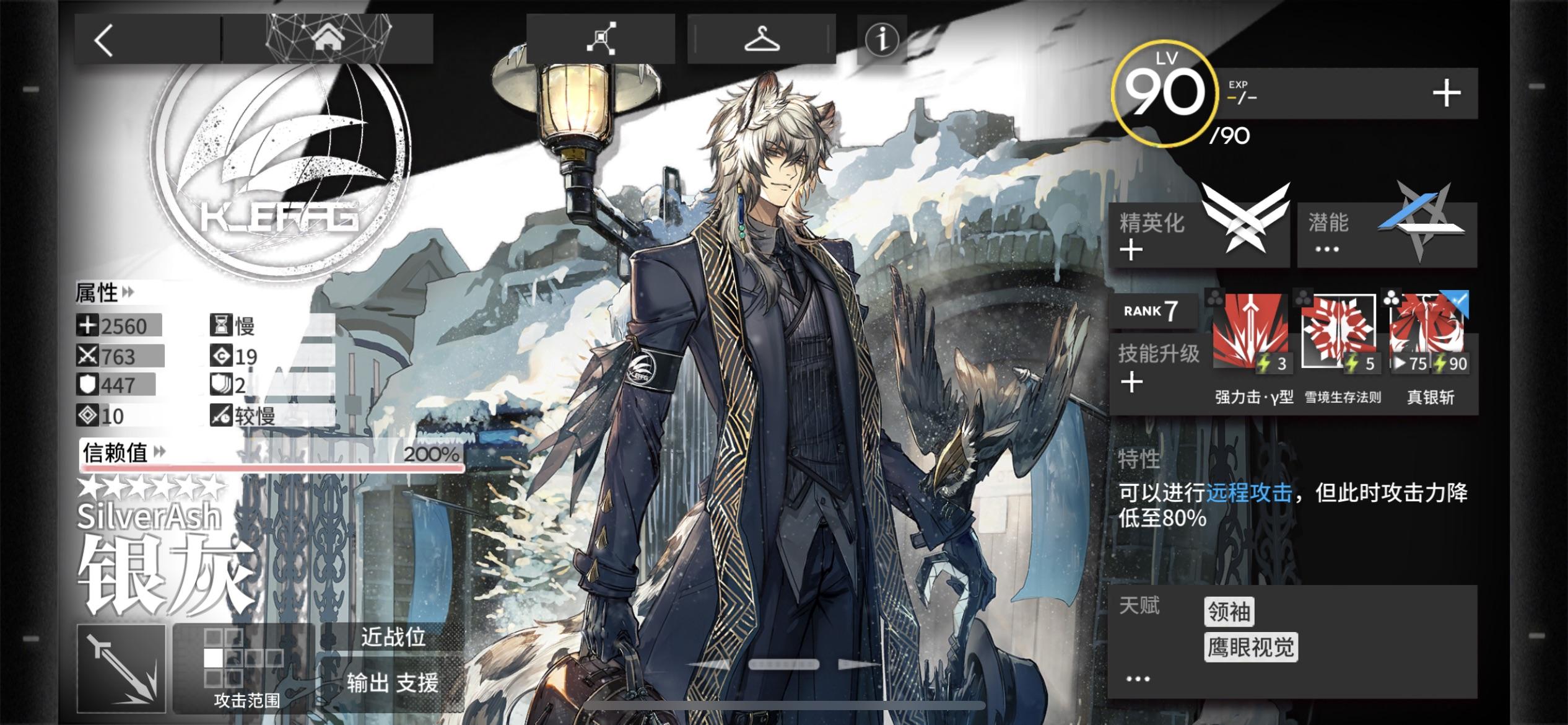The height and width of the screenshot is (725, 1568).
Task: Open the 潜能 potential panel
Action: click(1387, 235)
